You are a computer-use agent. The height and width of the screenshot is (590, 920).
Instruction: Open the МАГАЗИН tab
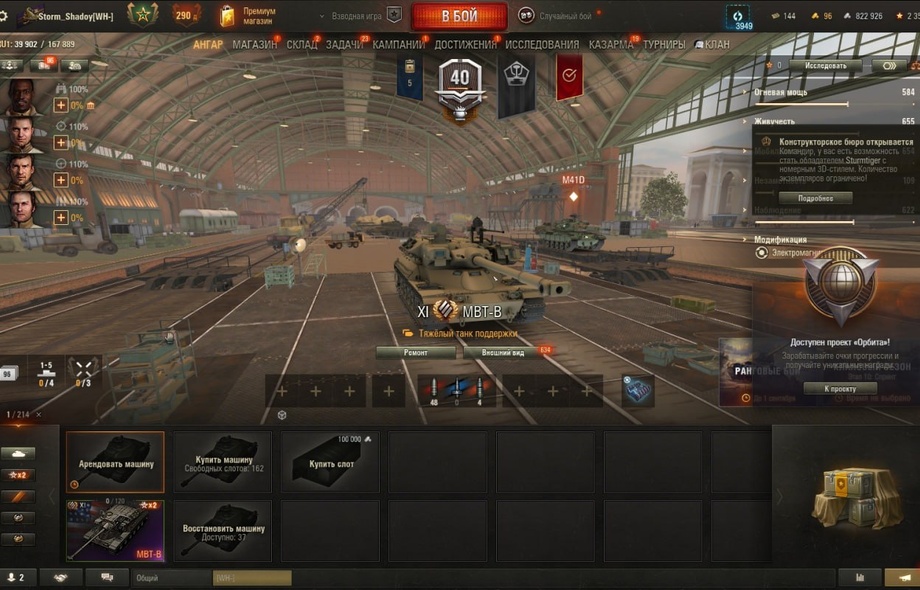pos(255,45)
